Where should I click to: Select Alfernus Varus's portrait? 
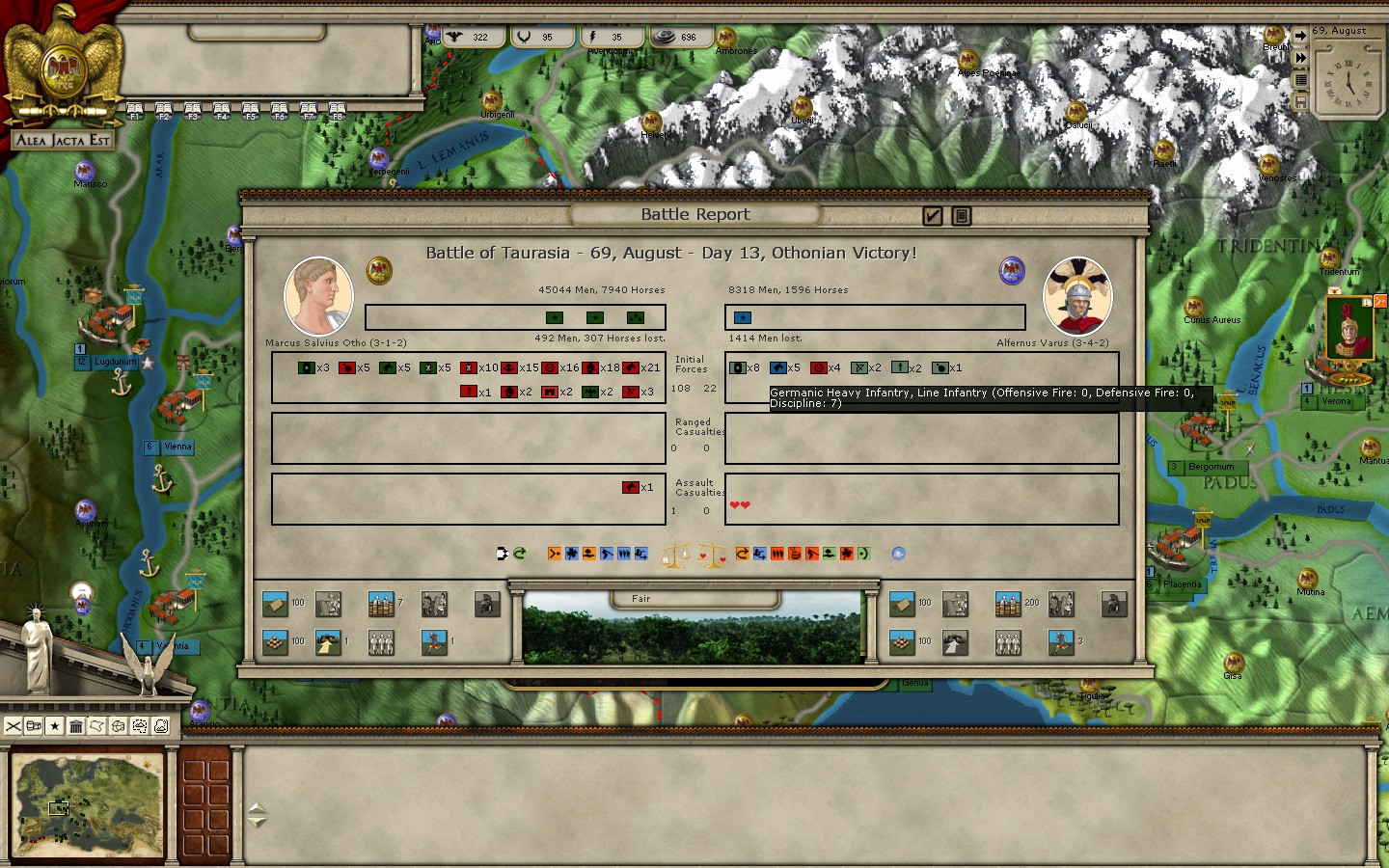pyautogui.click(x=1077, y=296)
